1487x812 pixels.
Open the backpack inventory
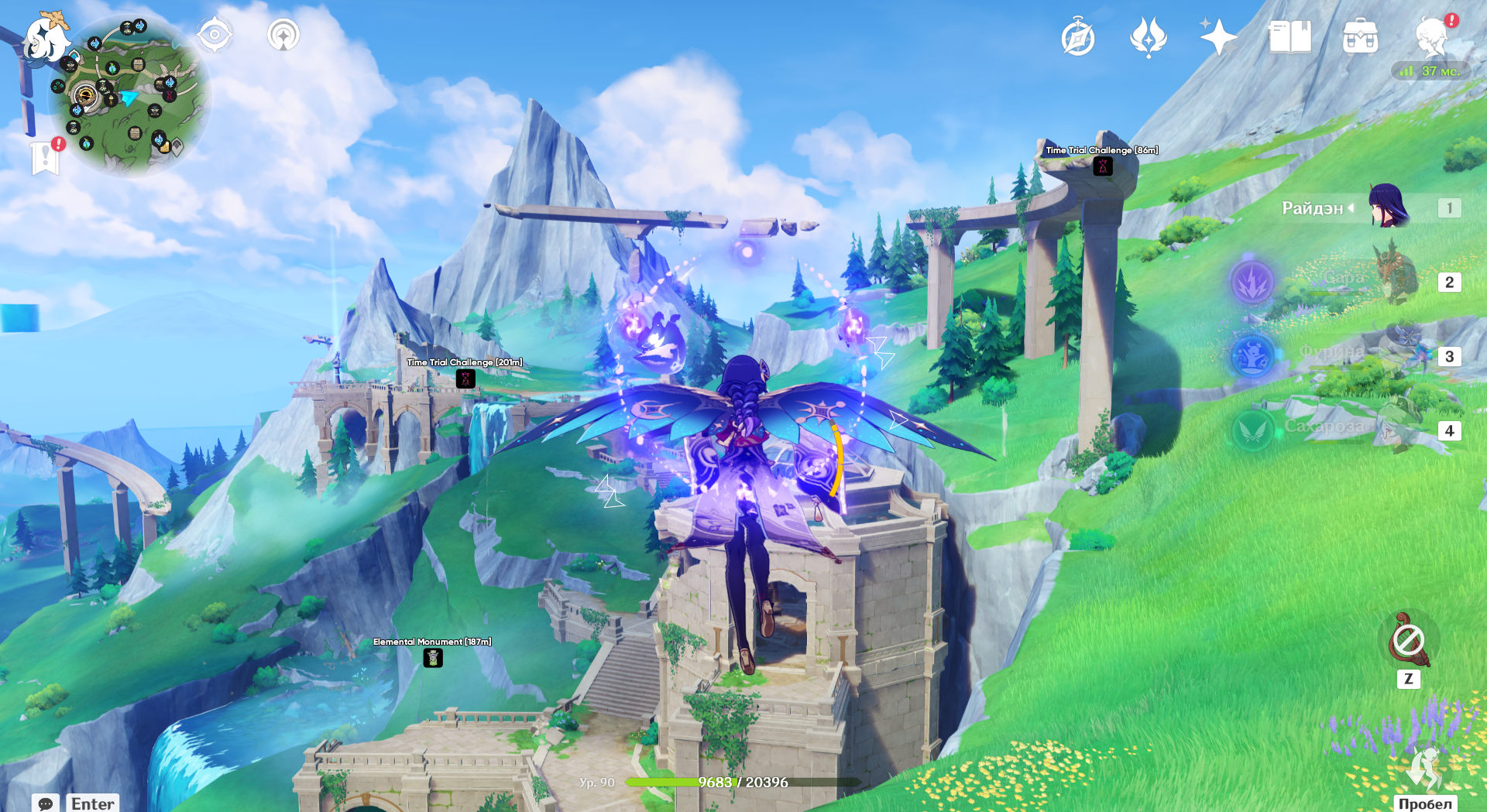click(1360, 37)
